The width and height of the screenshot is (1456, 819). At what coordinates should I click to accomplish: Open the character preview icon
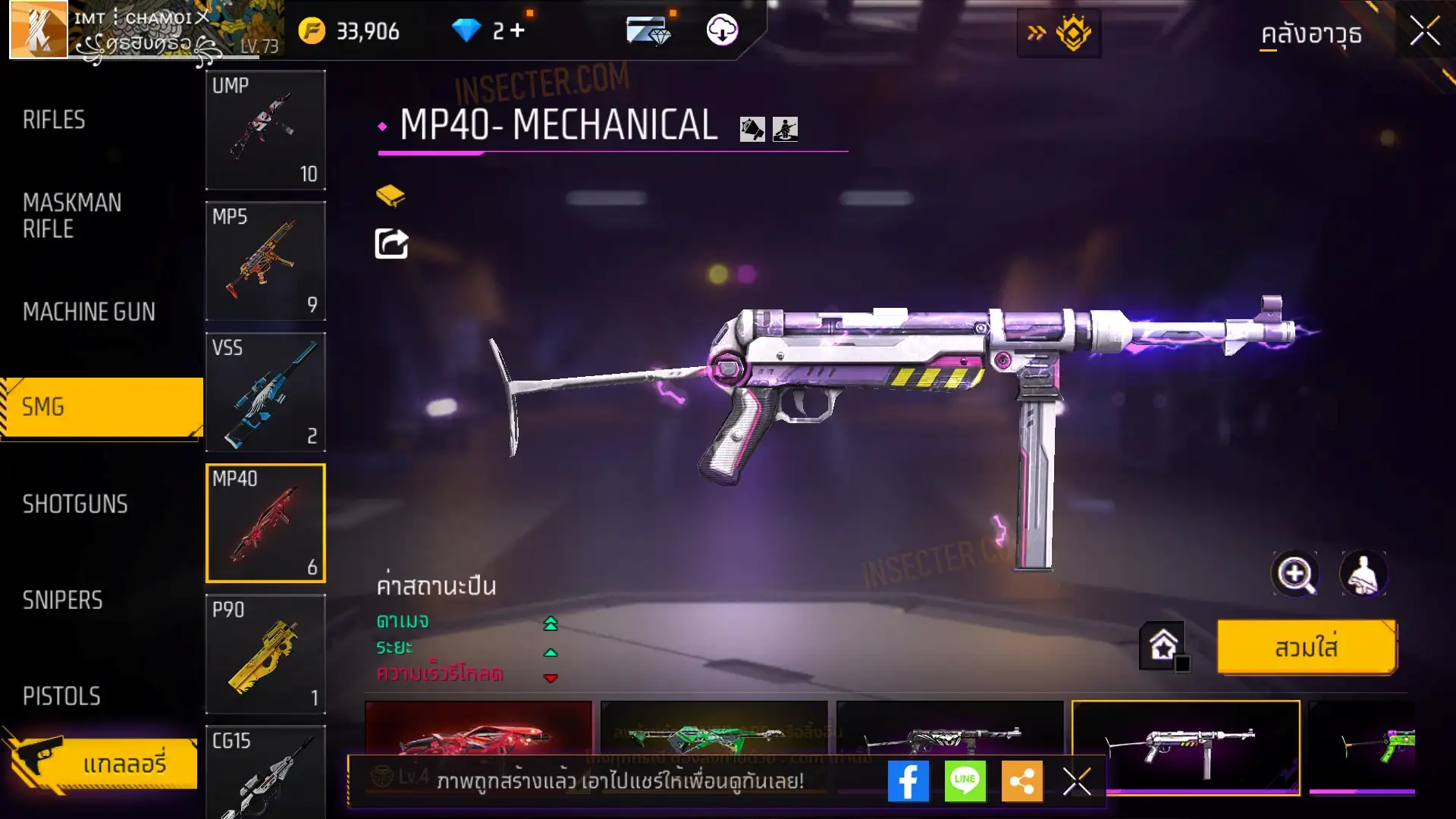point(1363,574)
